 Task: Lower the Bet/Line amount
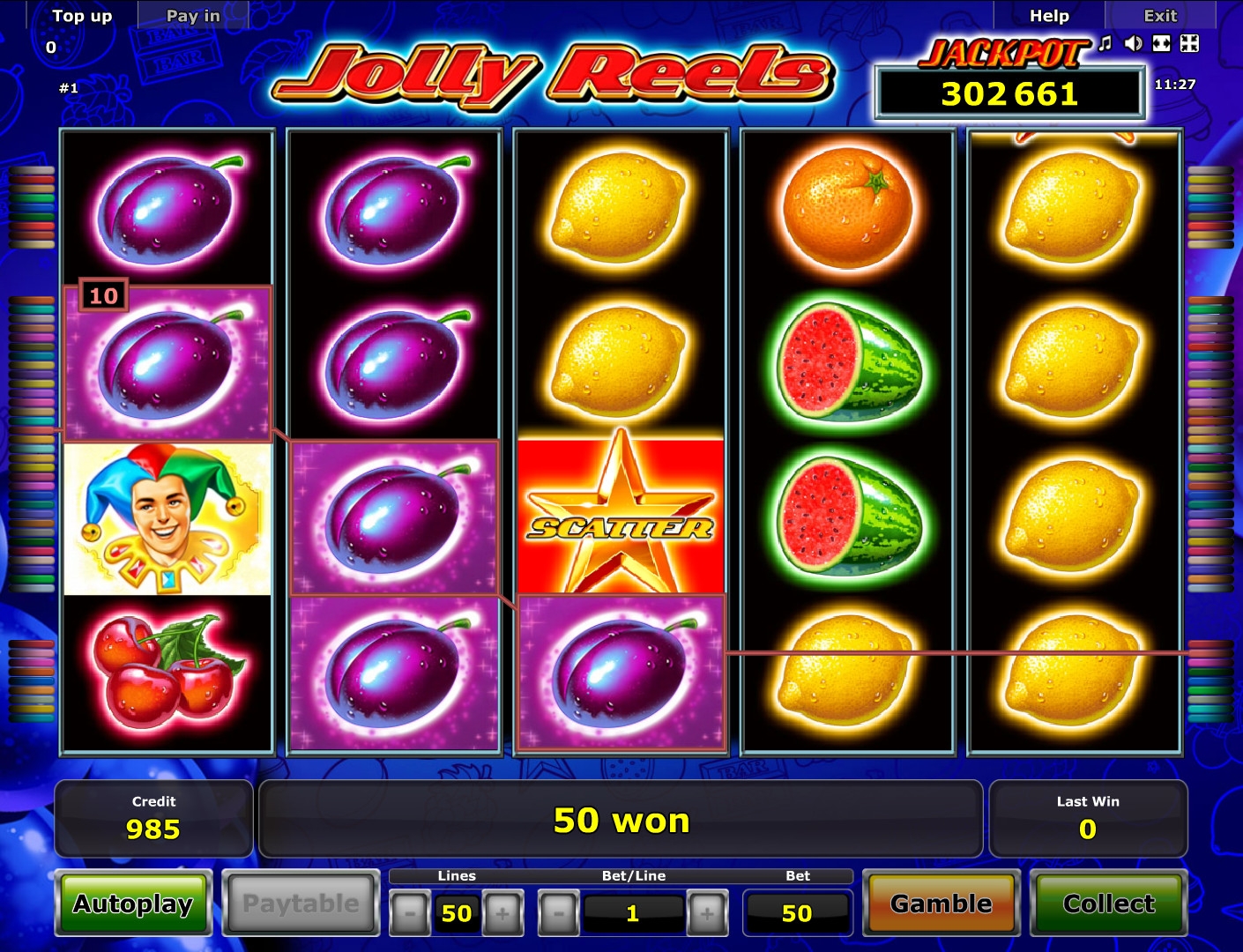559,913
